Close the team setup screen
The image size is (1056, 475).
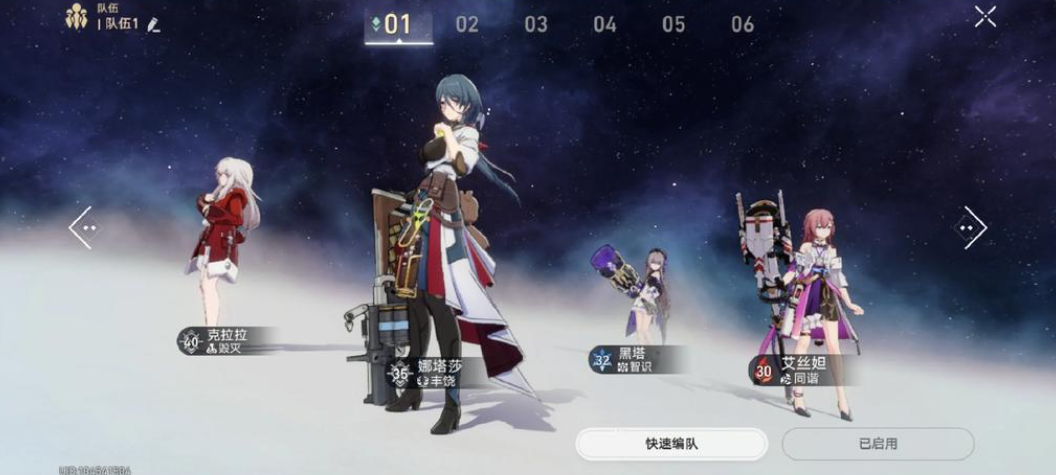985,16
